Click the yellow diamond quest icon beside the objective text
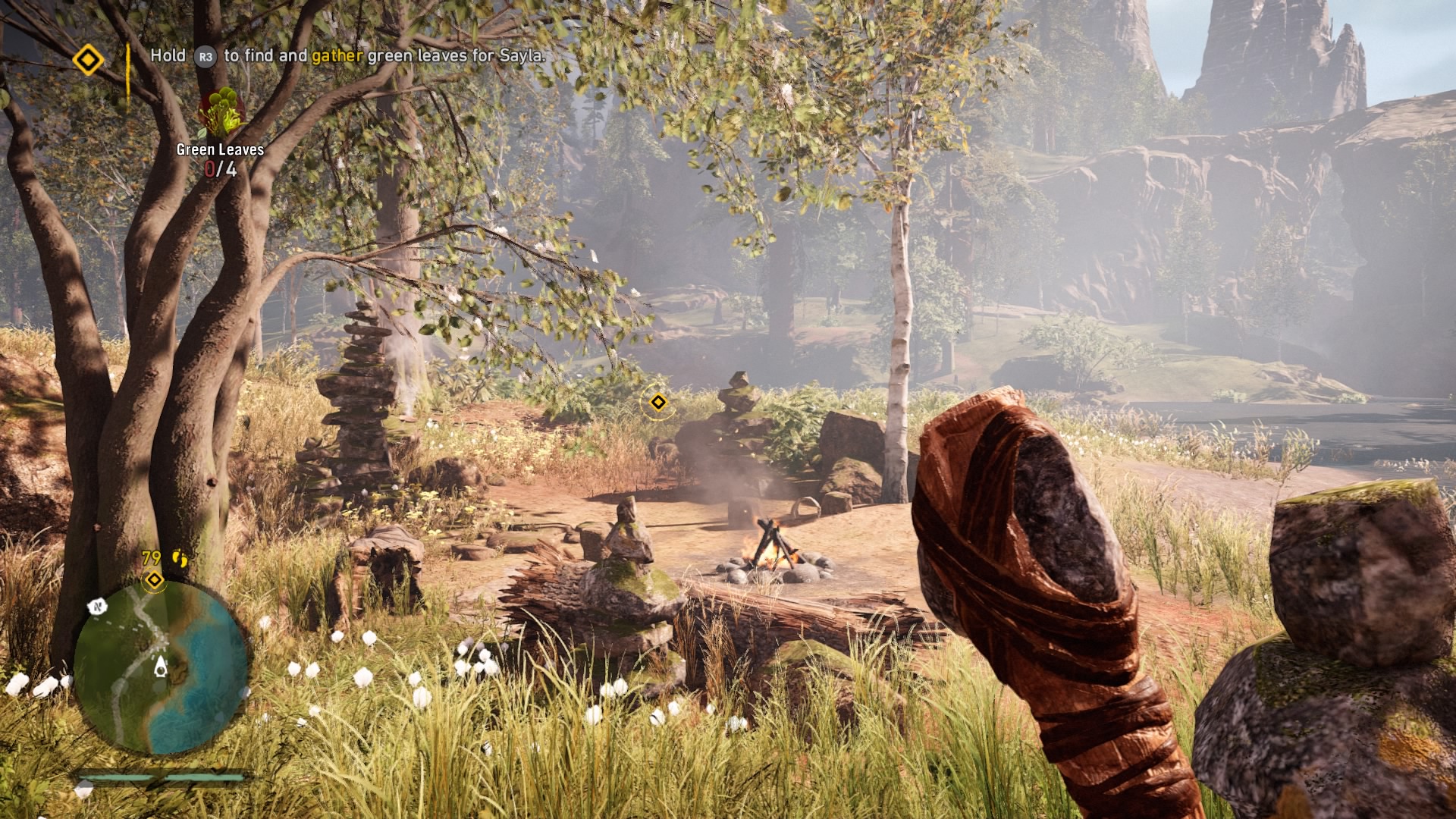Viewport: 1456px width, 819px height. tap(88, 59)
